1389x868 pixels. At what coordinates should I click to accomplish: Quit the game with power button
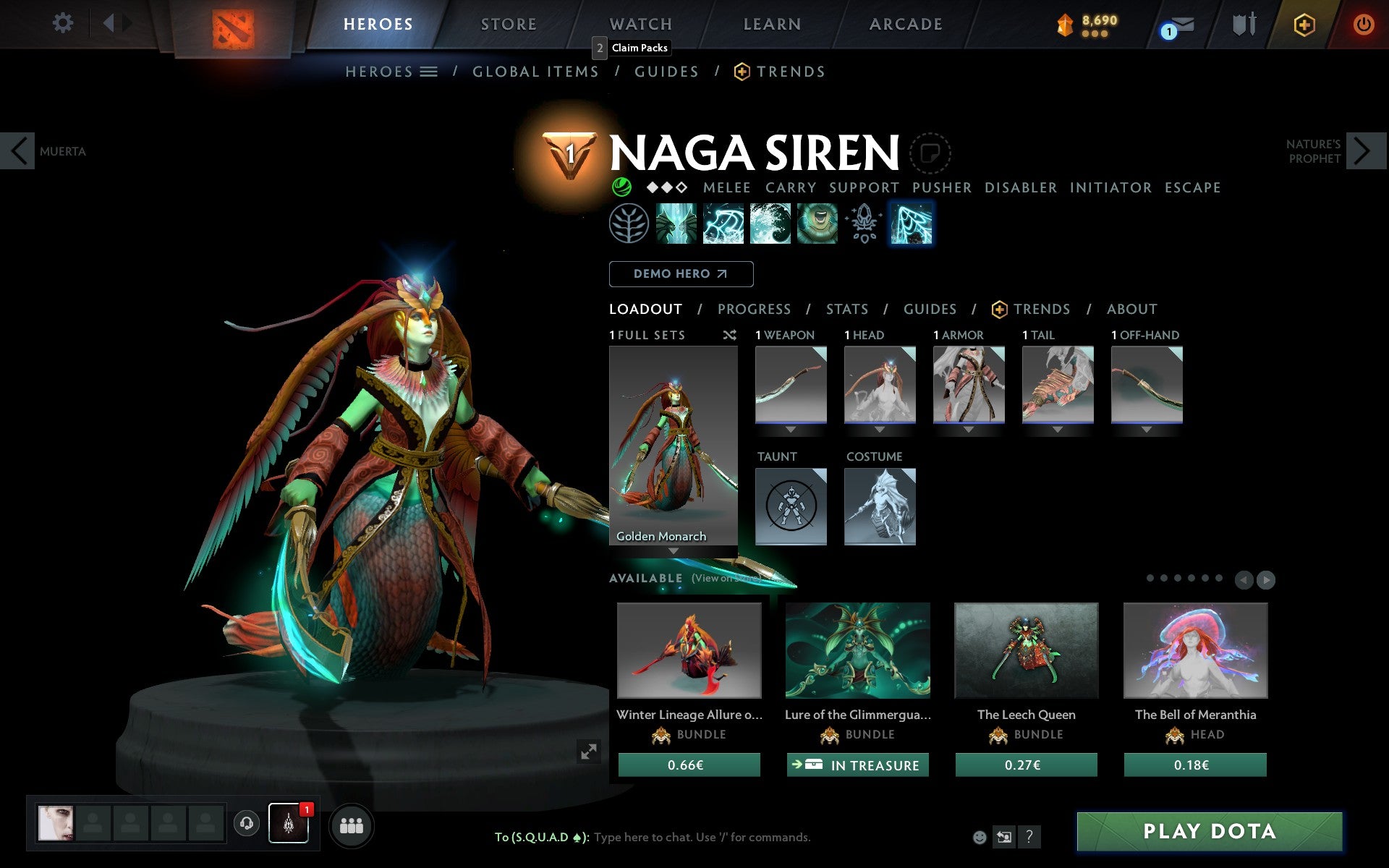pyautogui.click(x=1363, y=25)
